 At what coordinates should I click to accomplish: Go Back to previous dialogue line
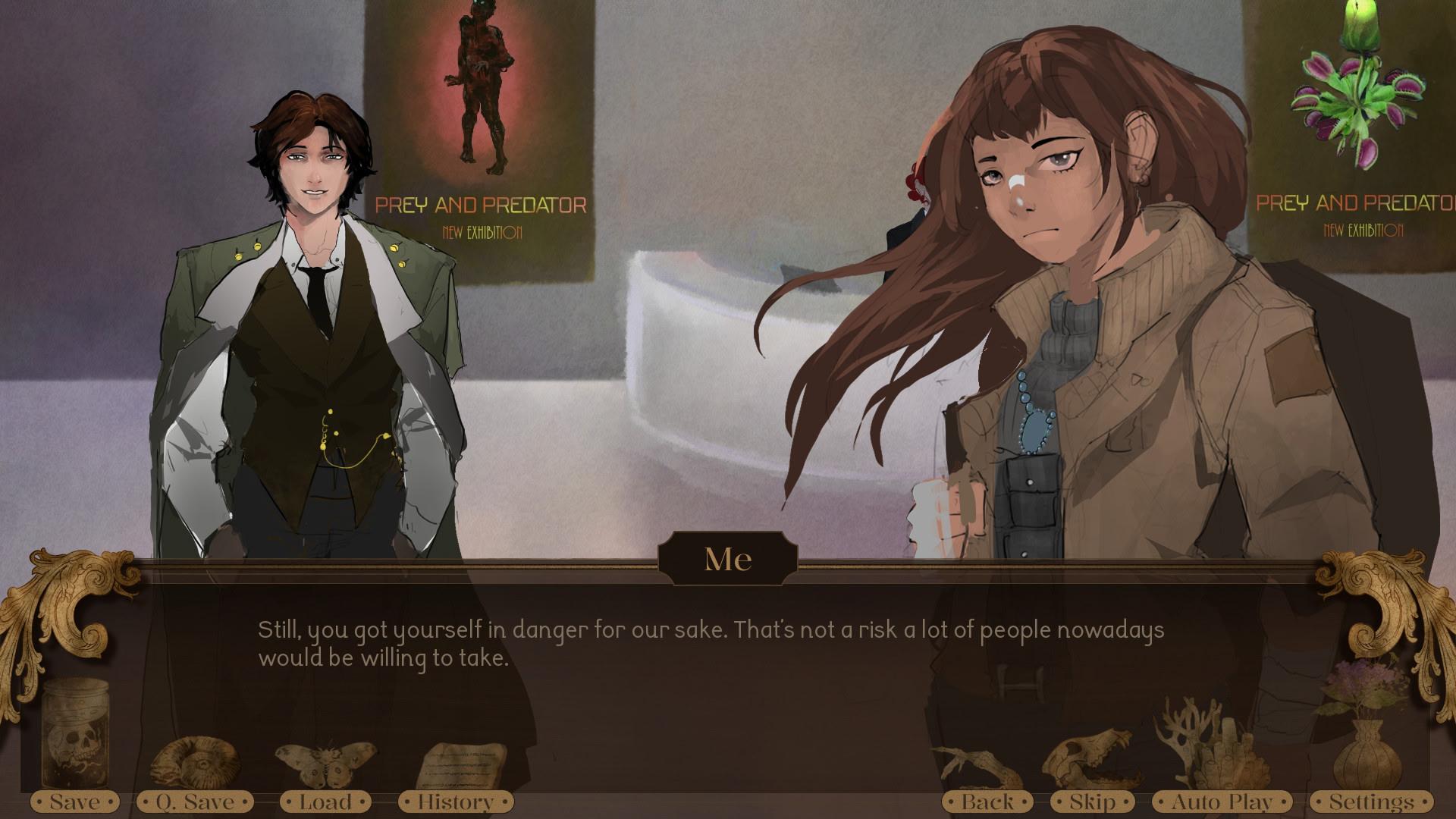[987, 802]
